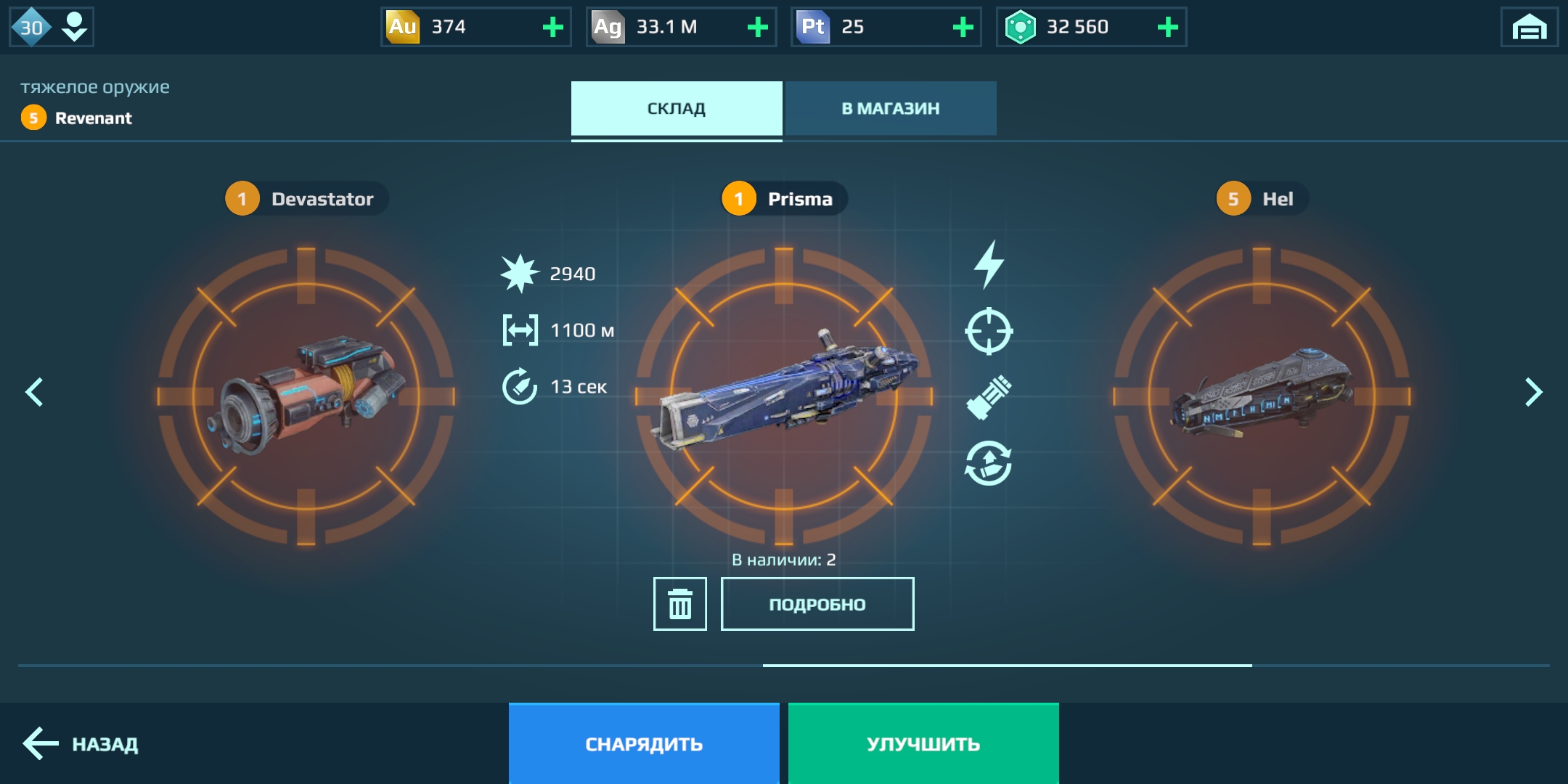
Task: Open the hangar icon in top corner
Action: point(1529,28)
